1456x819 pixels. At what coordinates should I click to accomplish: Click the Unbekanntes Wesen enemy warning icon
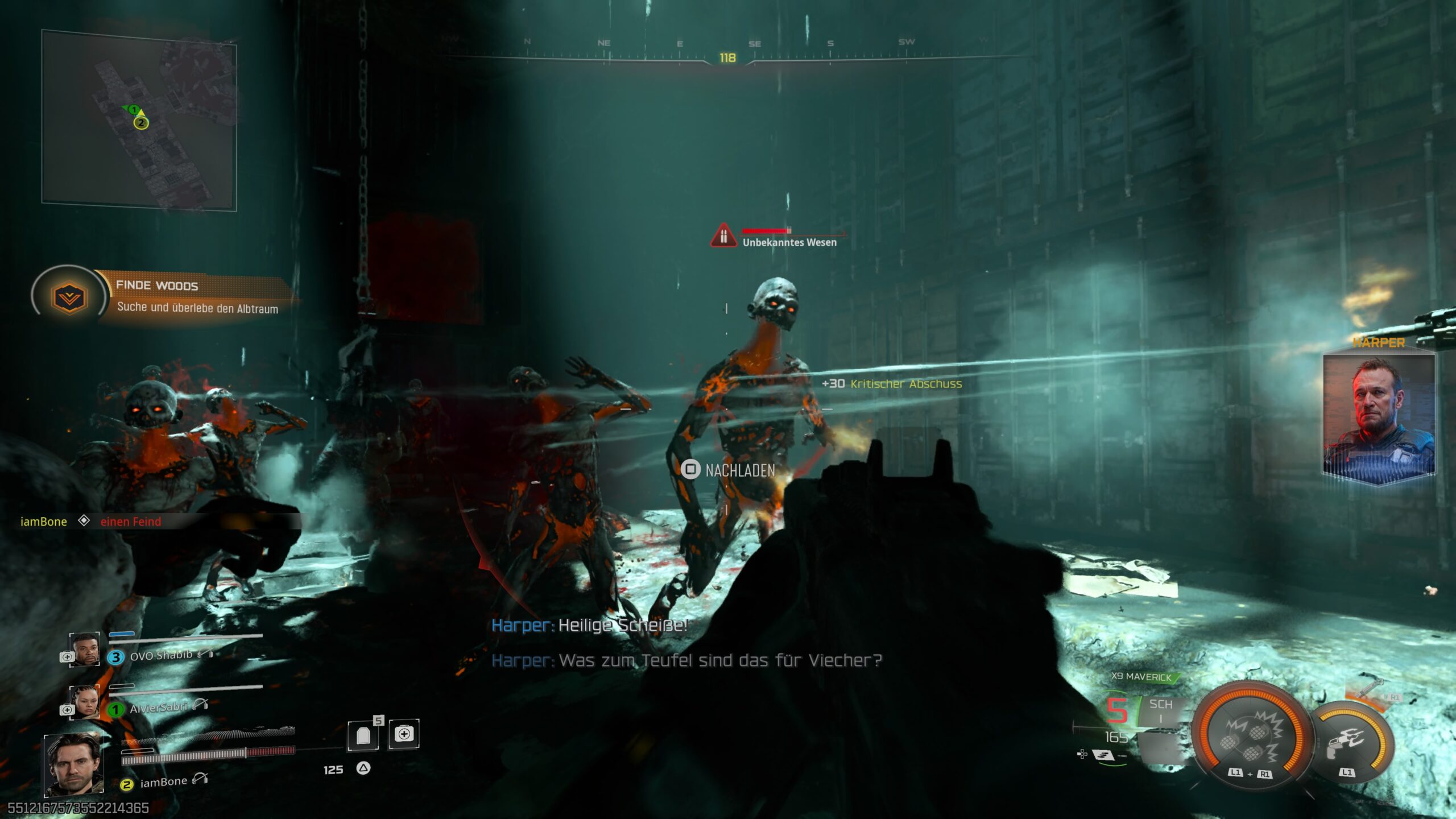(x=723, y=235)
